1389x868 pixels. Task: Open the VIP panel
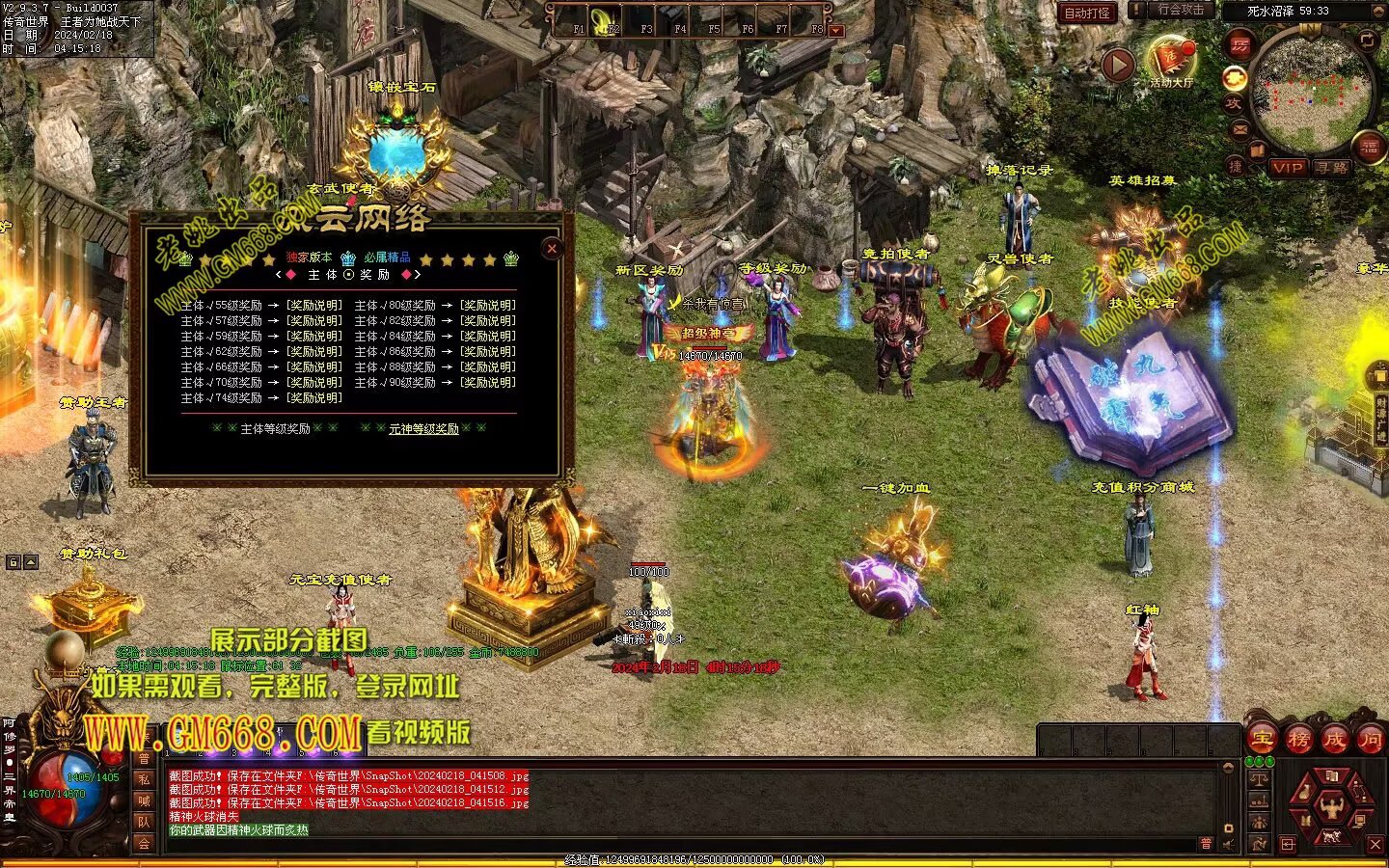tap(1288, 168)
